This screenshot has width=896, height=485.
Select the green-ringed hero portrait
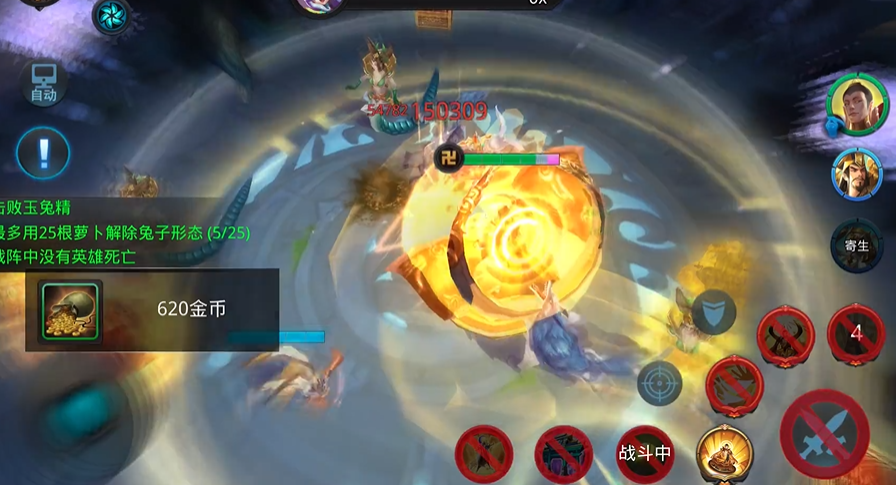[x=856, y=103]
